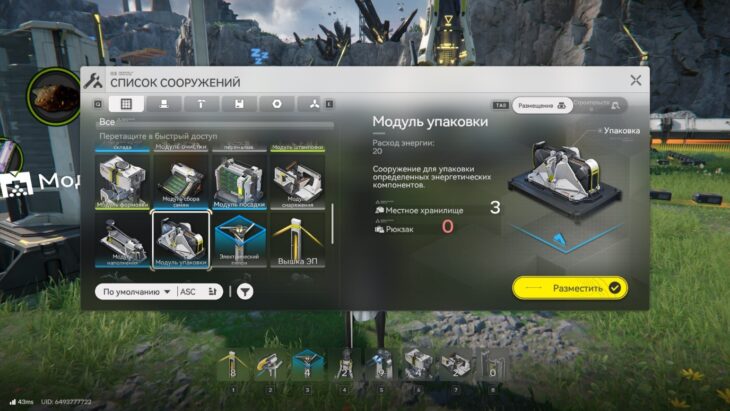Toggle the ASC sort order
Viewport: 730px width, 411px height.
tap(188, 292)
